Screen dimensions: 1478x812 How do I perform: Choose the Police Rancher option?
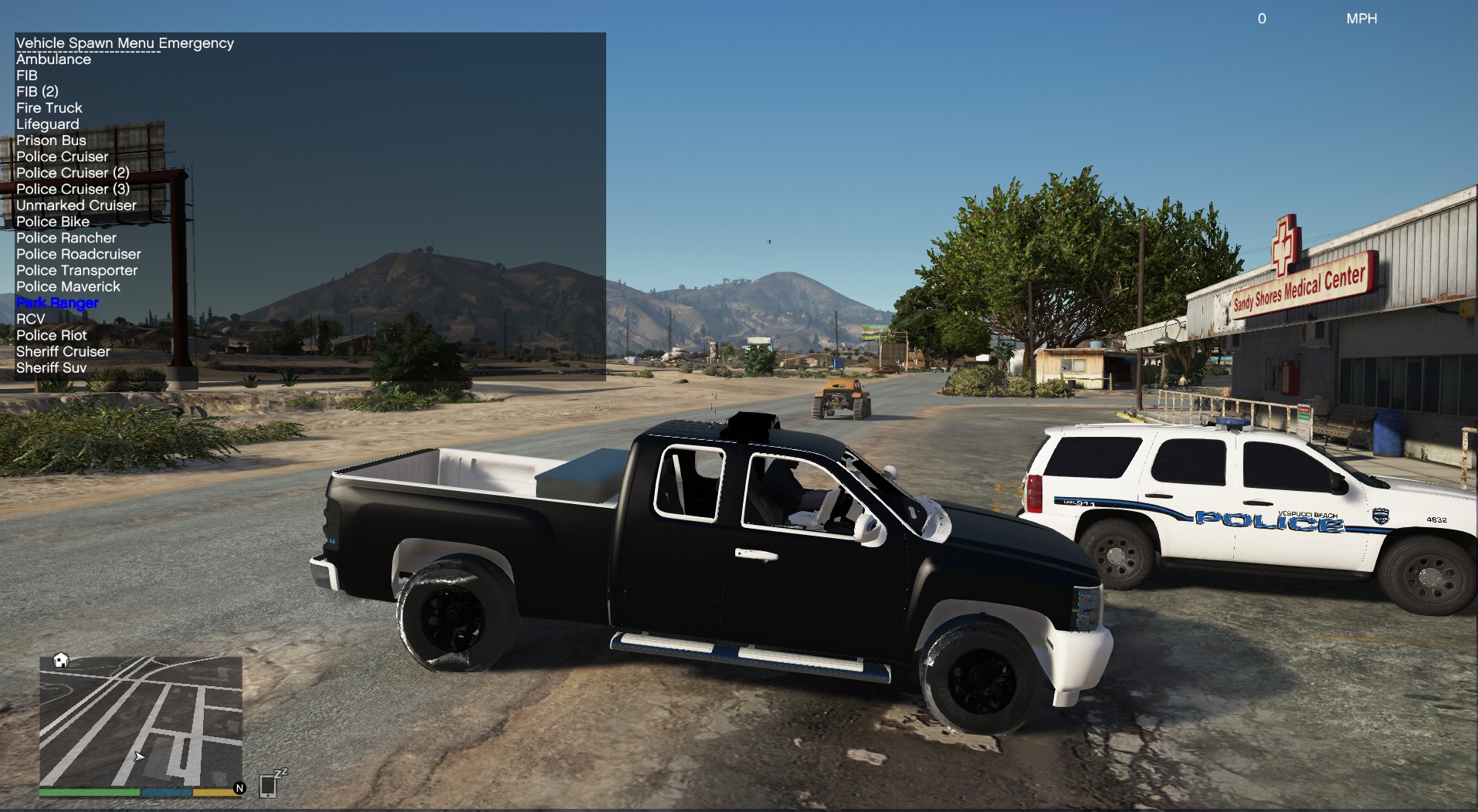pyautogui.click(x=66, y=238)
